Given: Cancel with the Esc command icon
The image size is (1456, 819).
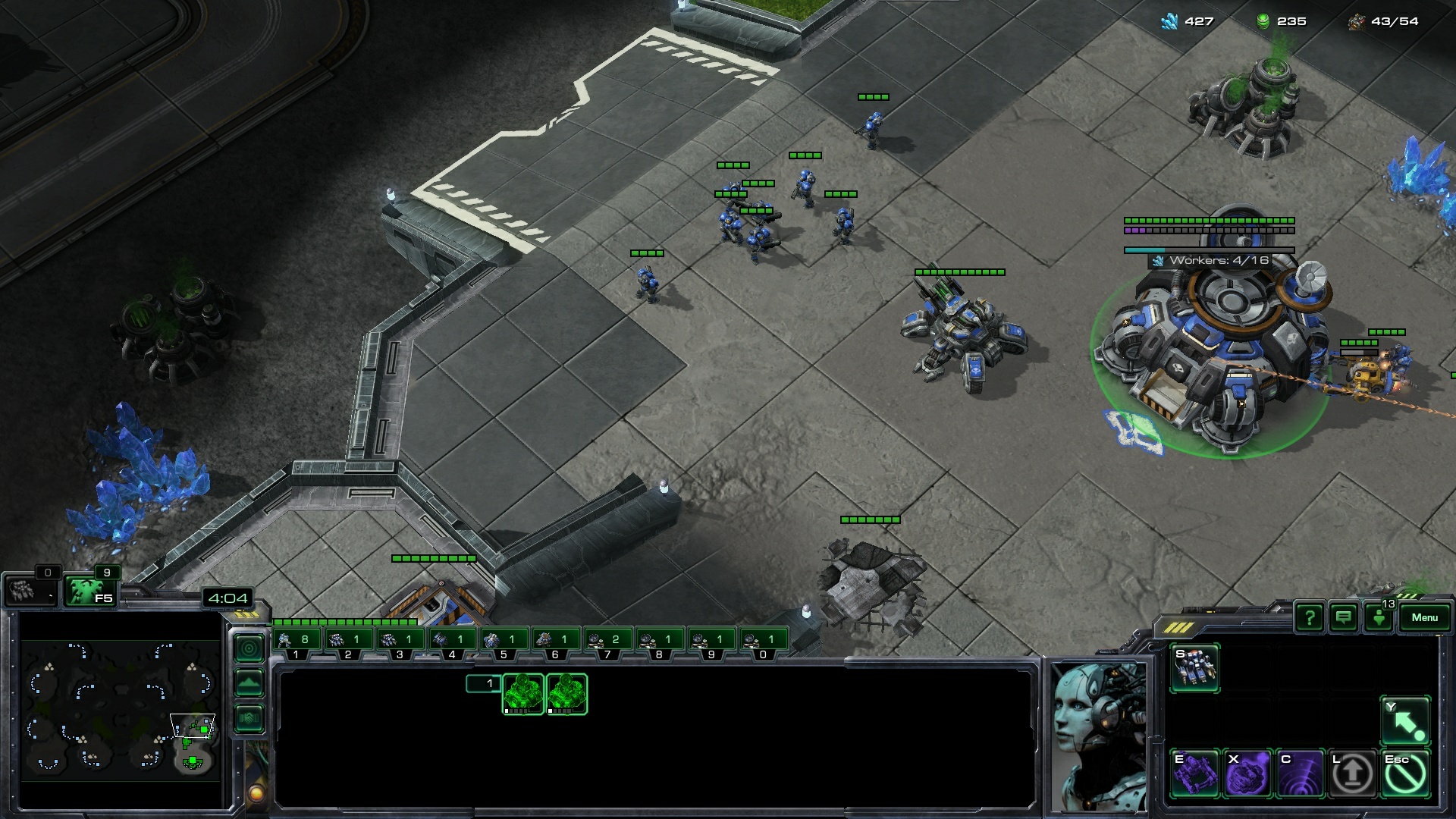Looking at the screenshot, I should (x=1405, y=773).
